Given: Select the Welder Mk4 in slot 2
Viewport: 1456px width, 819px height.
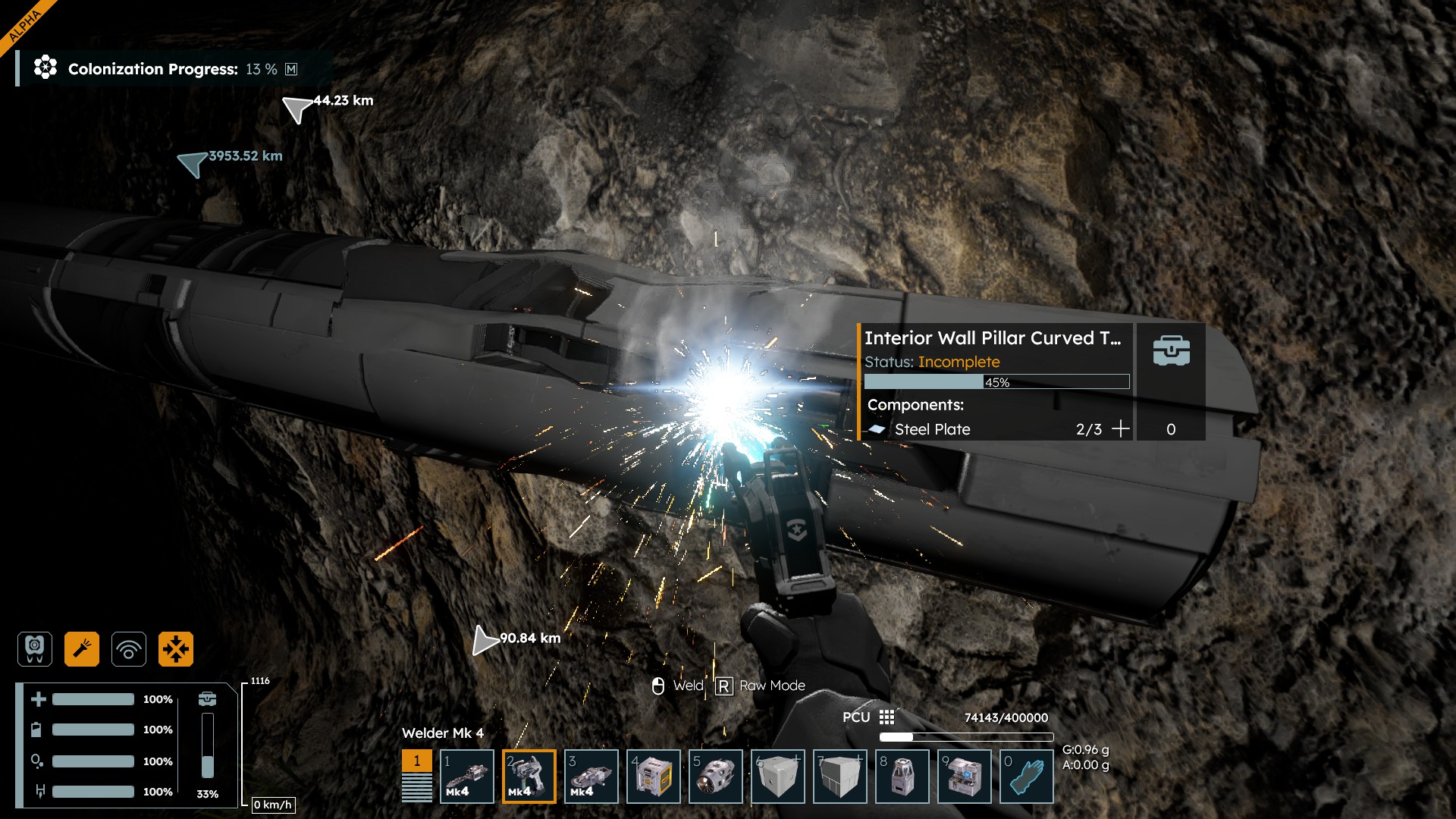Looking at the screenshot, I should coord(529,776).
